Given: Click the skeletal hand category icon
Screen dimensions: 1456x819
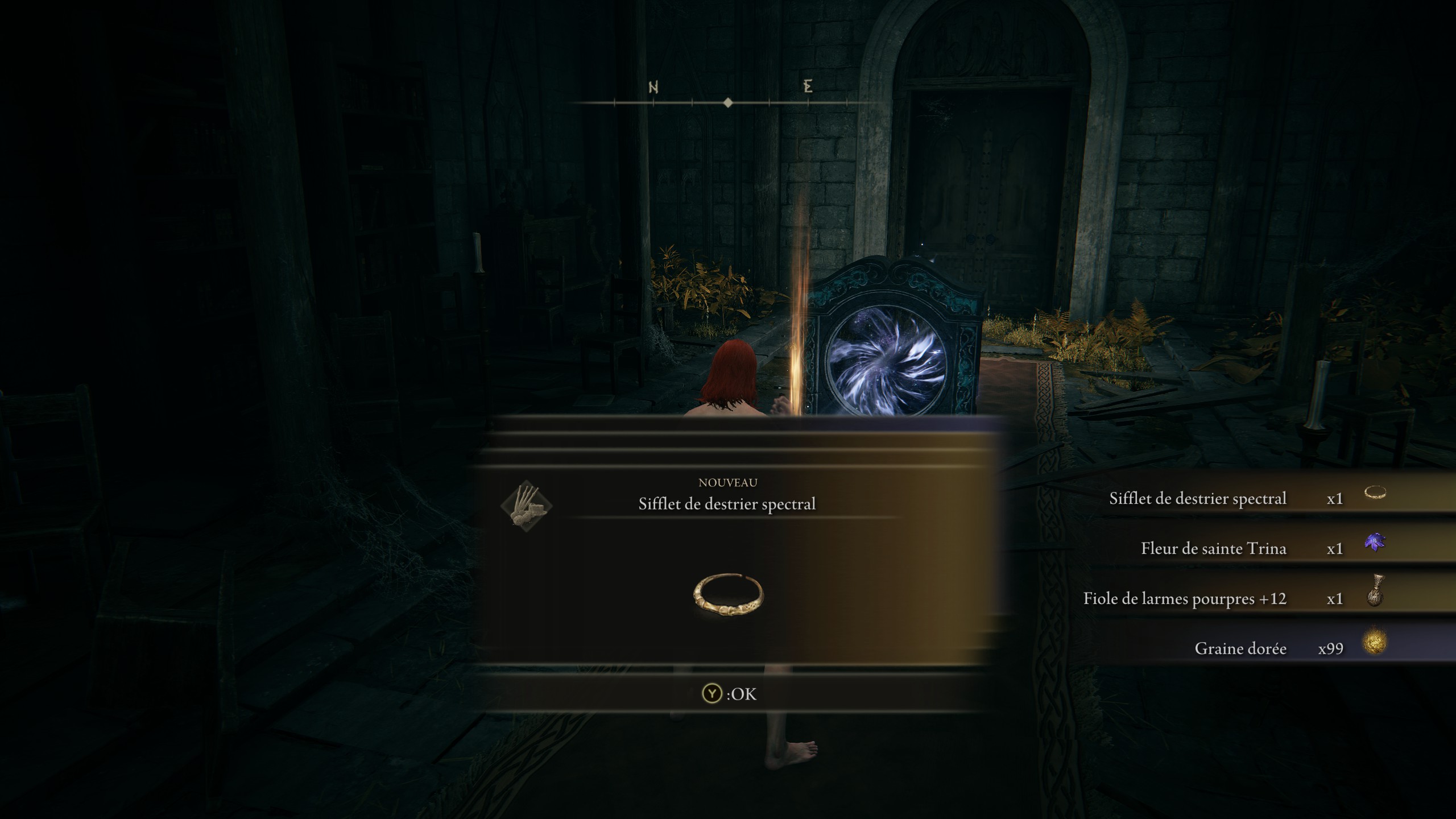Looking at the screenshot, I should tap(526, 506).
